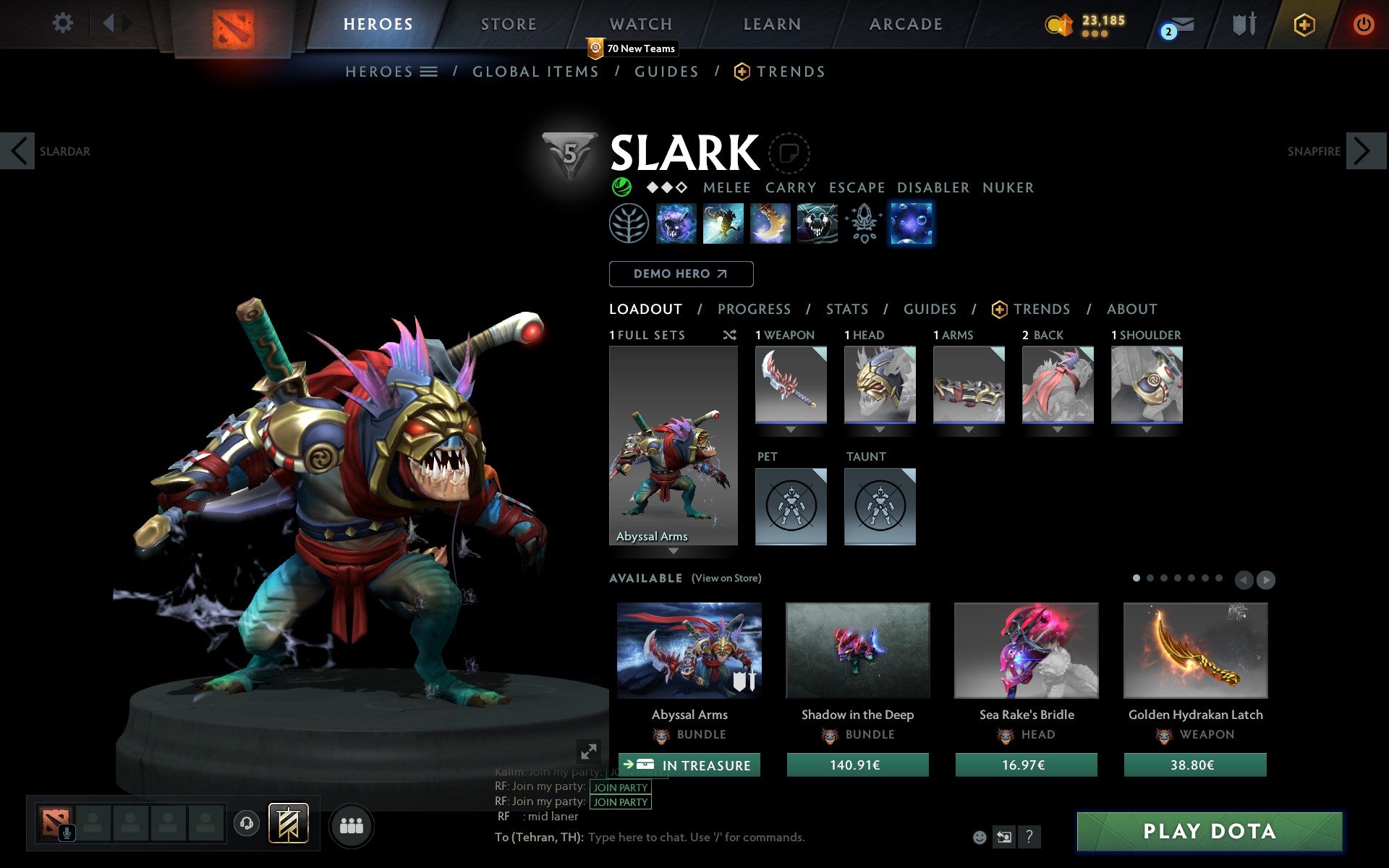Expand the weapon slot item dropdown
This screenshot has width=1389, height=868.
(x=790, y=428)
